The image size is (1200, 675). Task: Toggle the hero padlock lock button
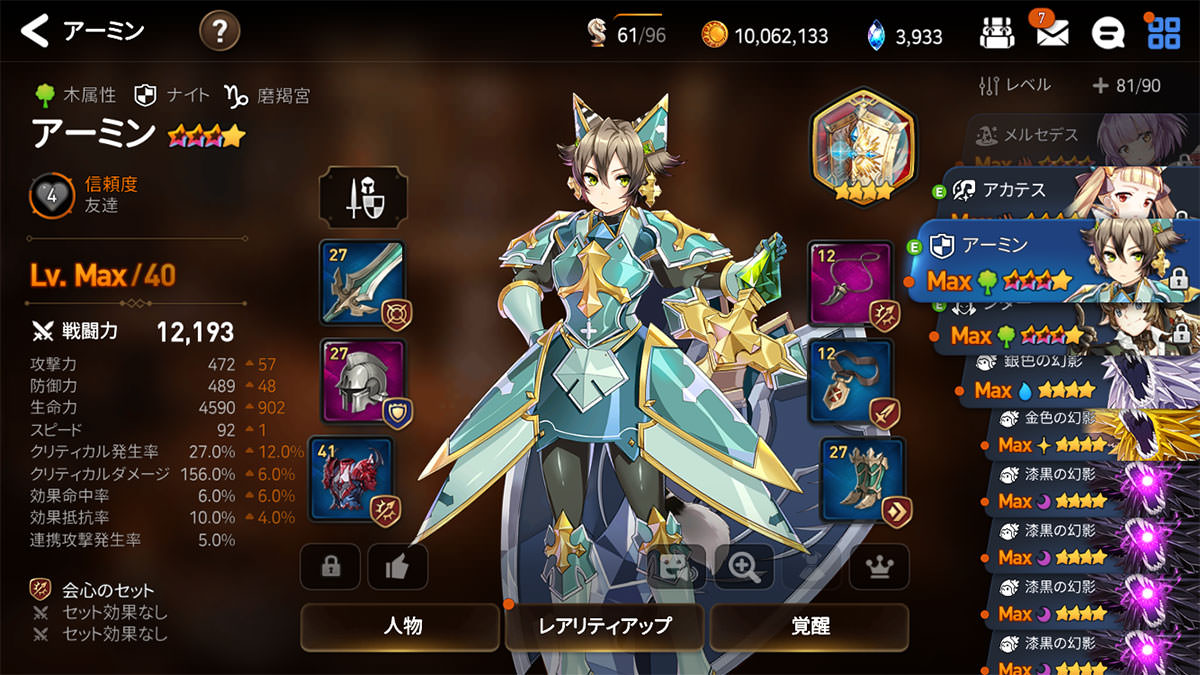click(330, 567)
